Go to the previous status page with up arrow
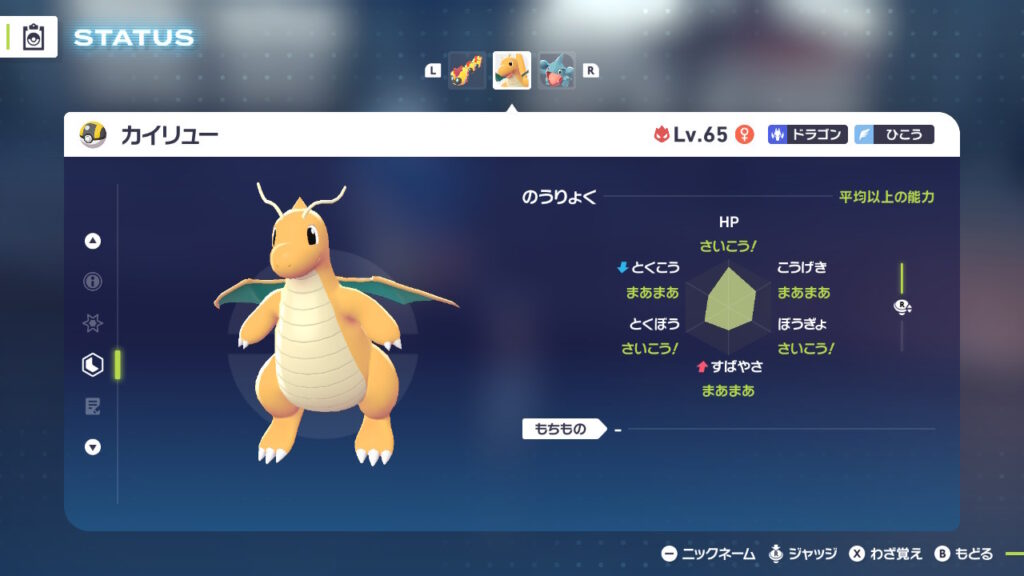The width and height of the screenshot is (1024, 576). click(93, 241)
